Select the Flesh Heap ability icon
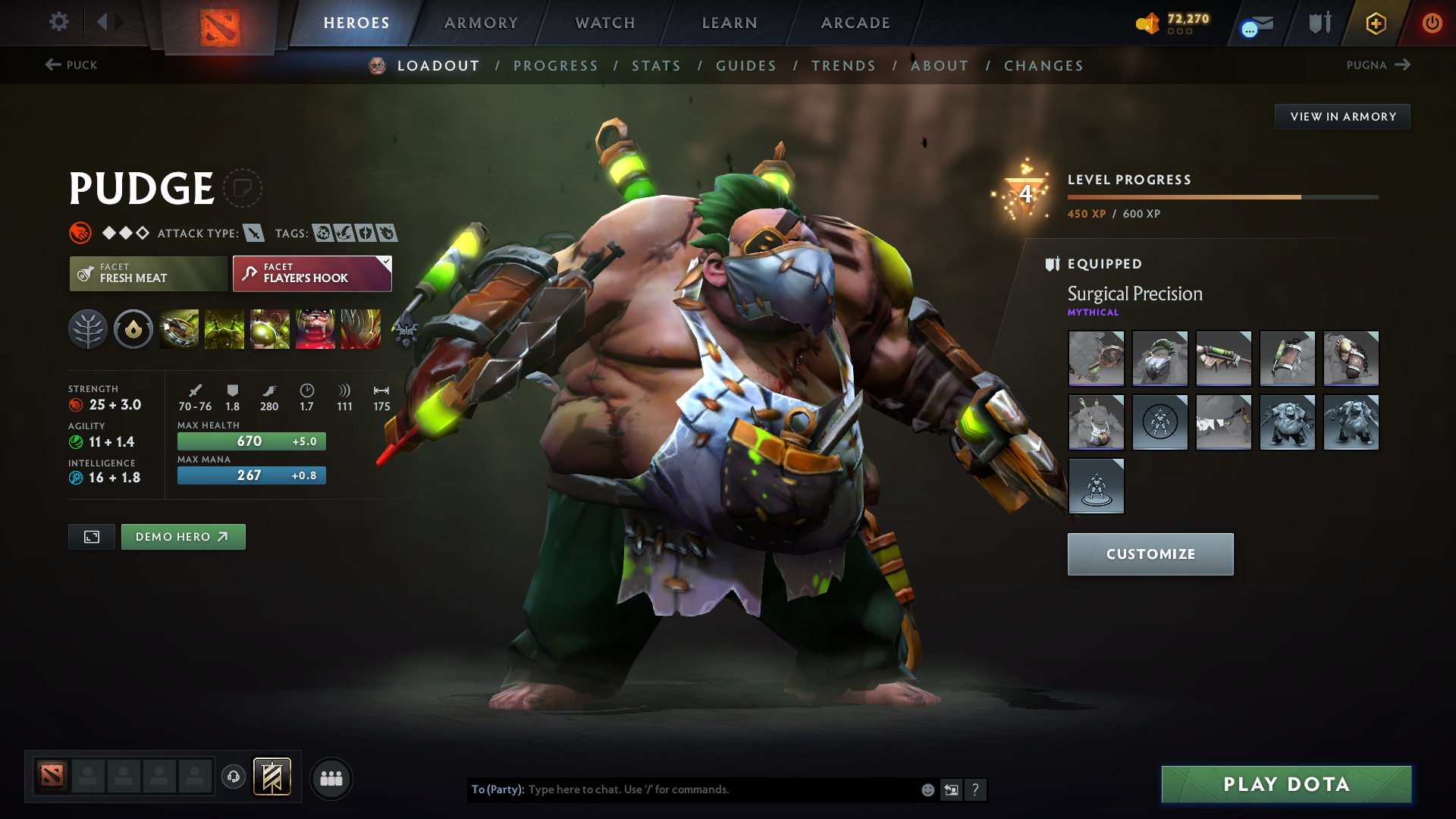The image size is (1456, 819). (270, 328)
